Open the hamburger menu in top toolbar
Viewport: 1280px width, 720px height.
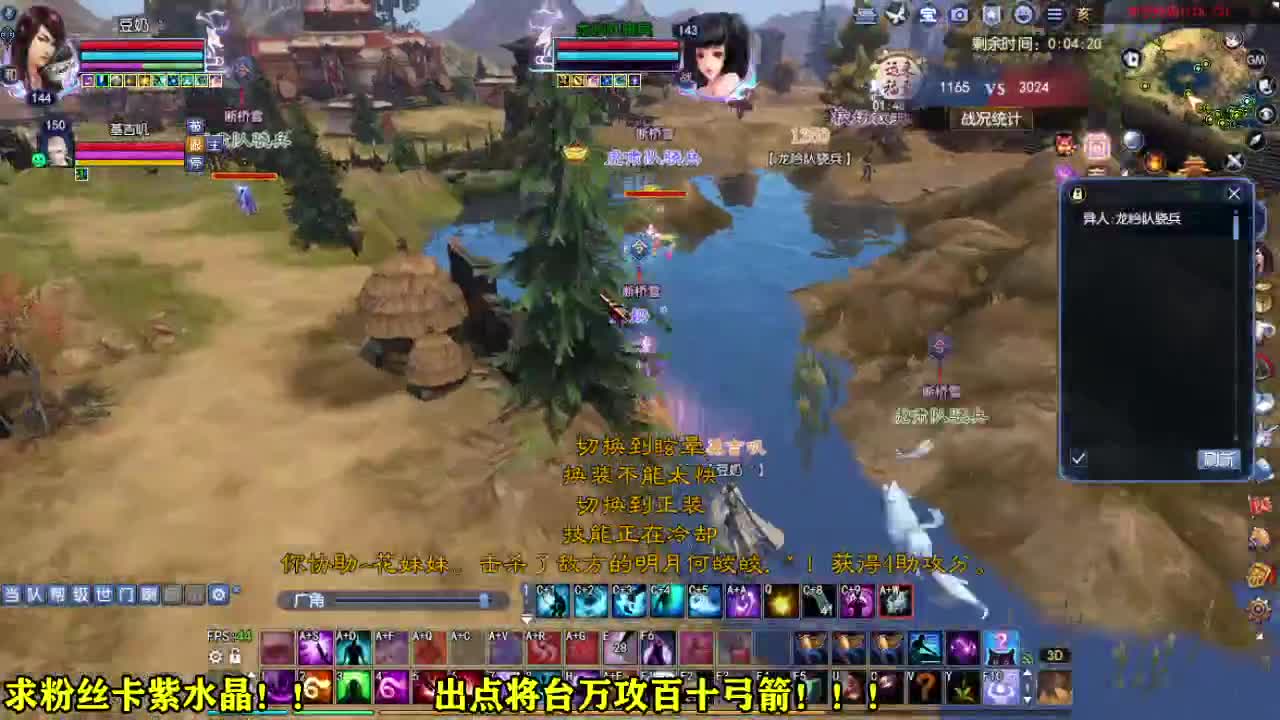coord(1053,15)
